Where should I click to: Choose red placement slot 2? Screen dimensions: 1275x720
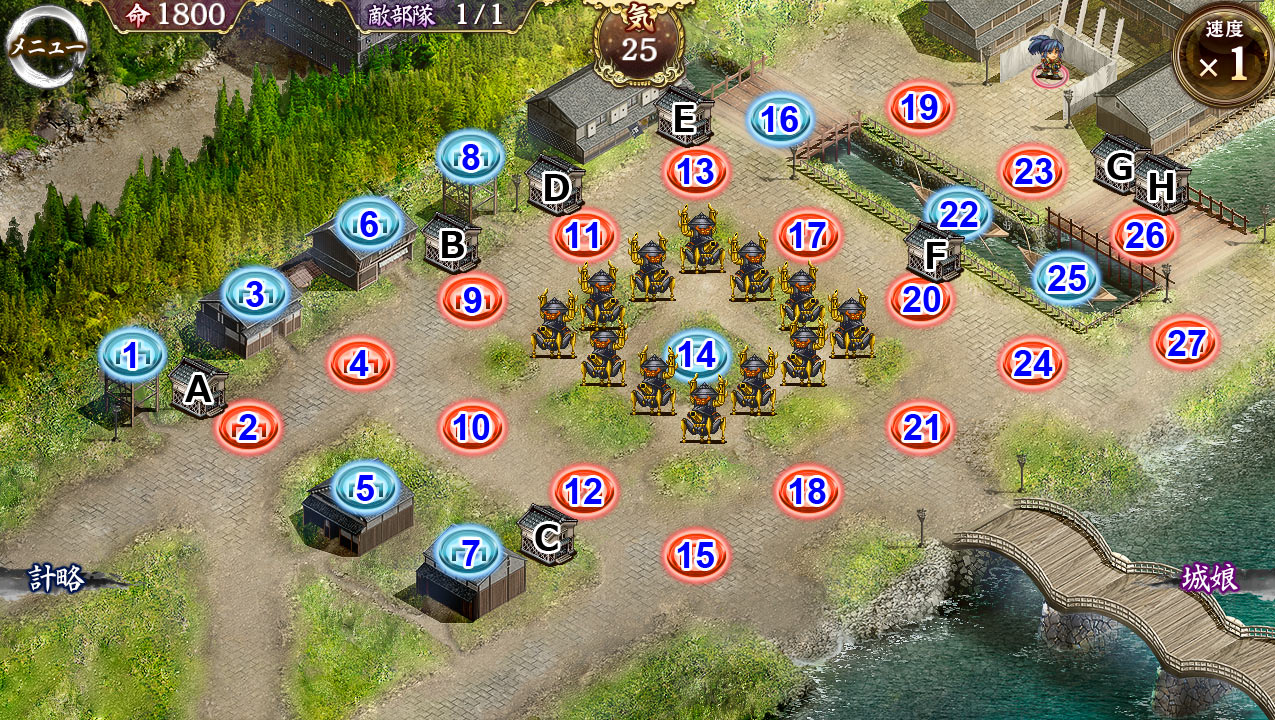[x=249, y=428]
